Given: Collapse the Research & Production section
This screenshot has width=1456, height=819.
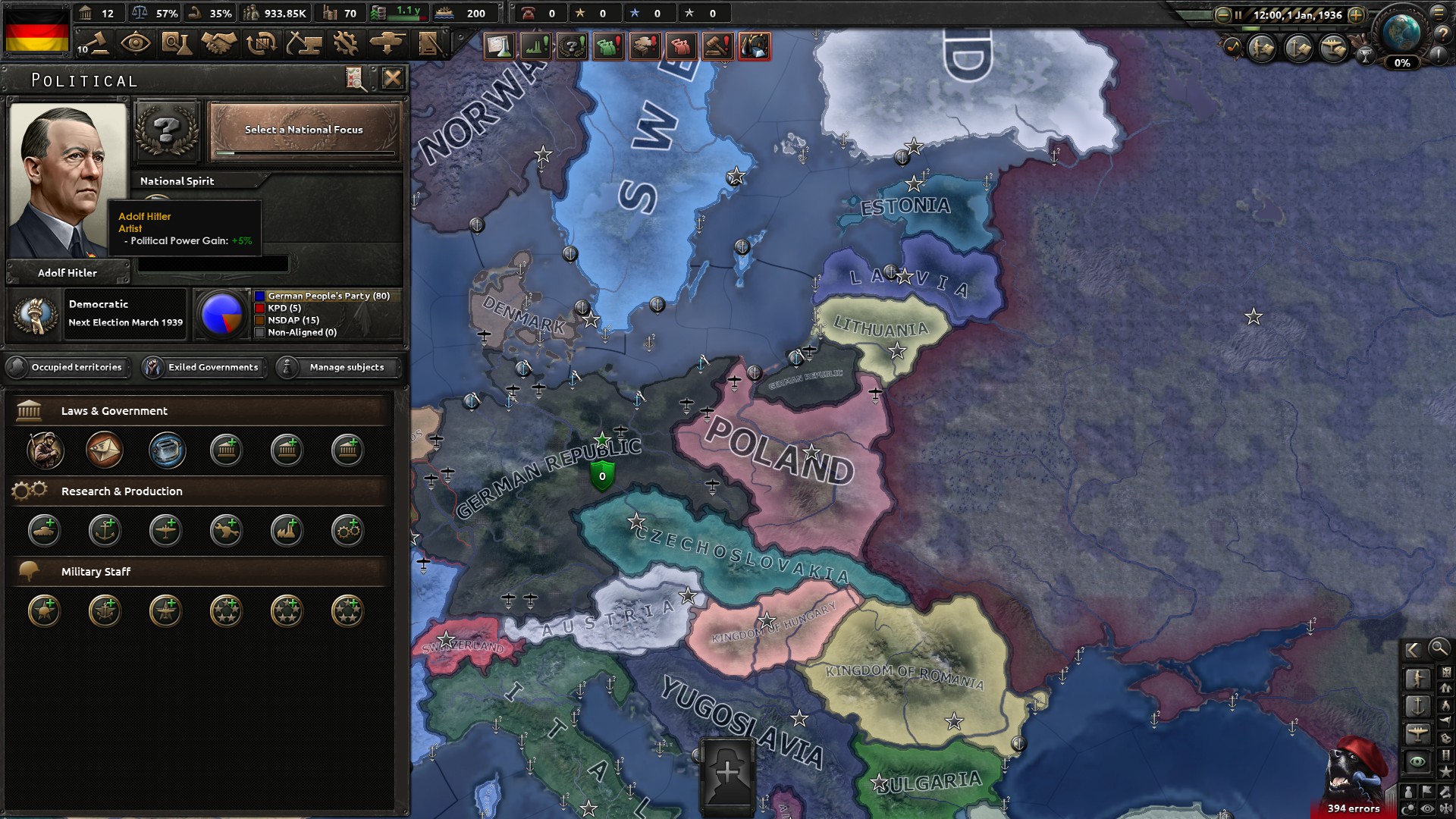Looking at the screenshot, I should click(199, 491).
